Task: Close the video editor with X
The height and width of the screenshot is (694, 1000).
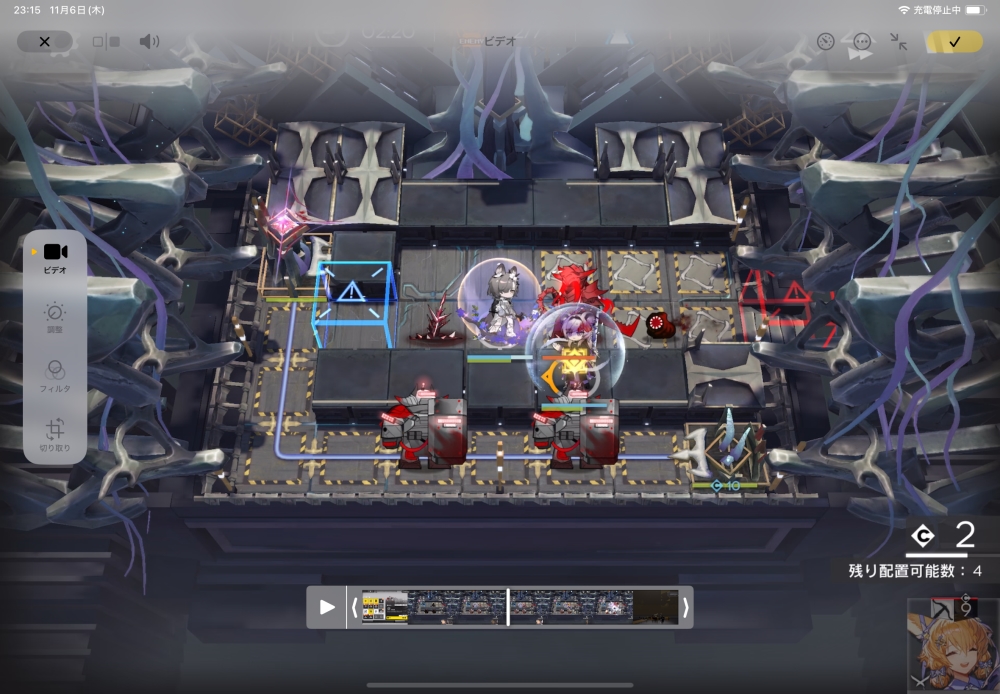Action: [x=45, y=42]
